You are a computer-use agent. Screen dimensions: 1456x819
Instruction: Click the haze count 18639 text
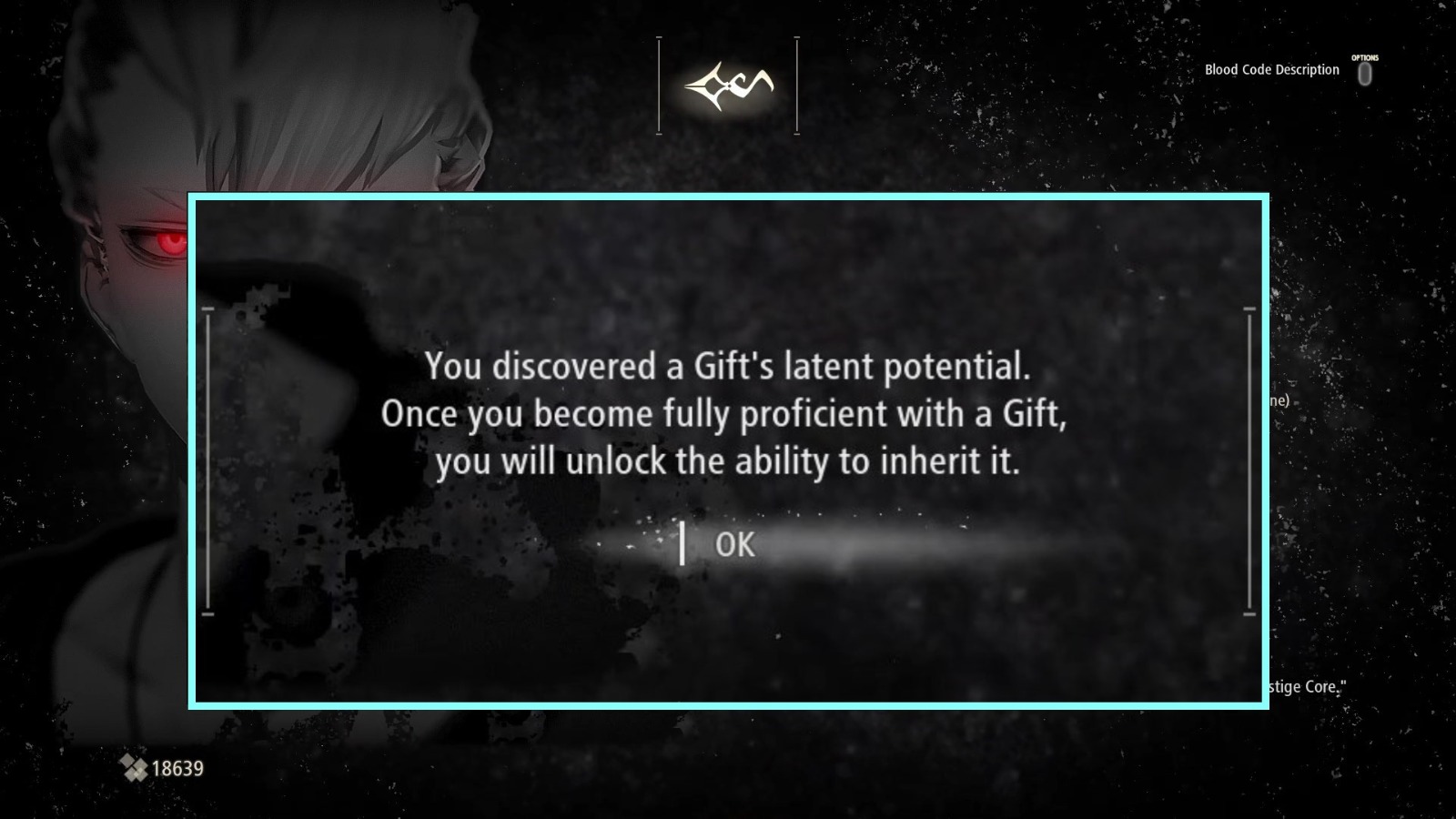[x=178, y=769]
